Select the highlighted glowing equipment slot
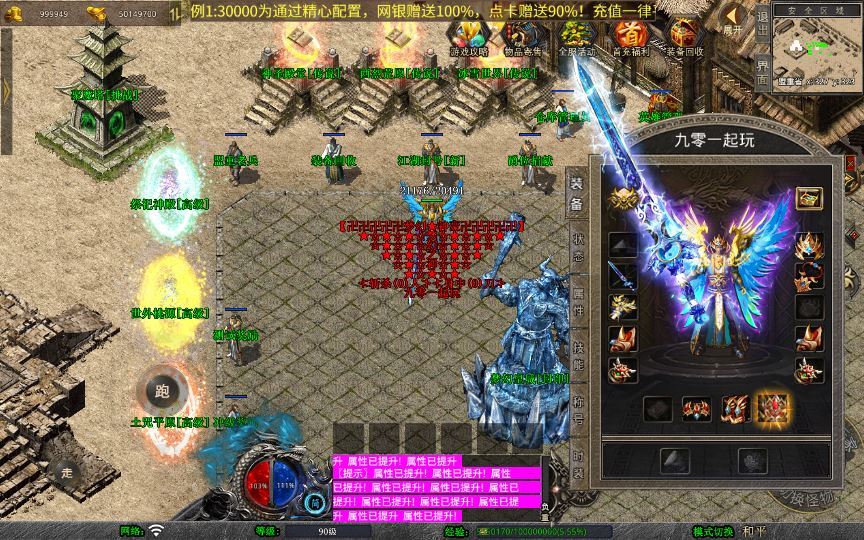 pyautogui.click(x=772, y=408)
